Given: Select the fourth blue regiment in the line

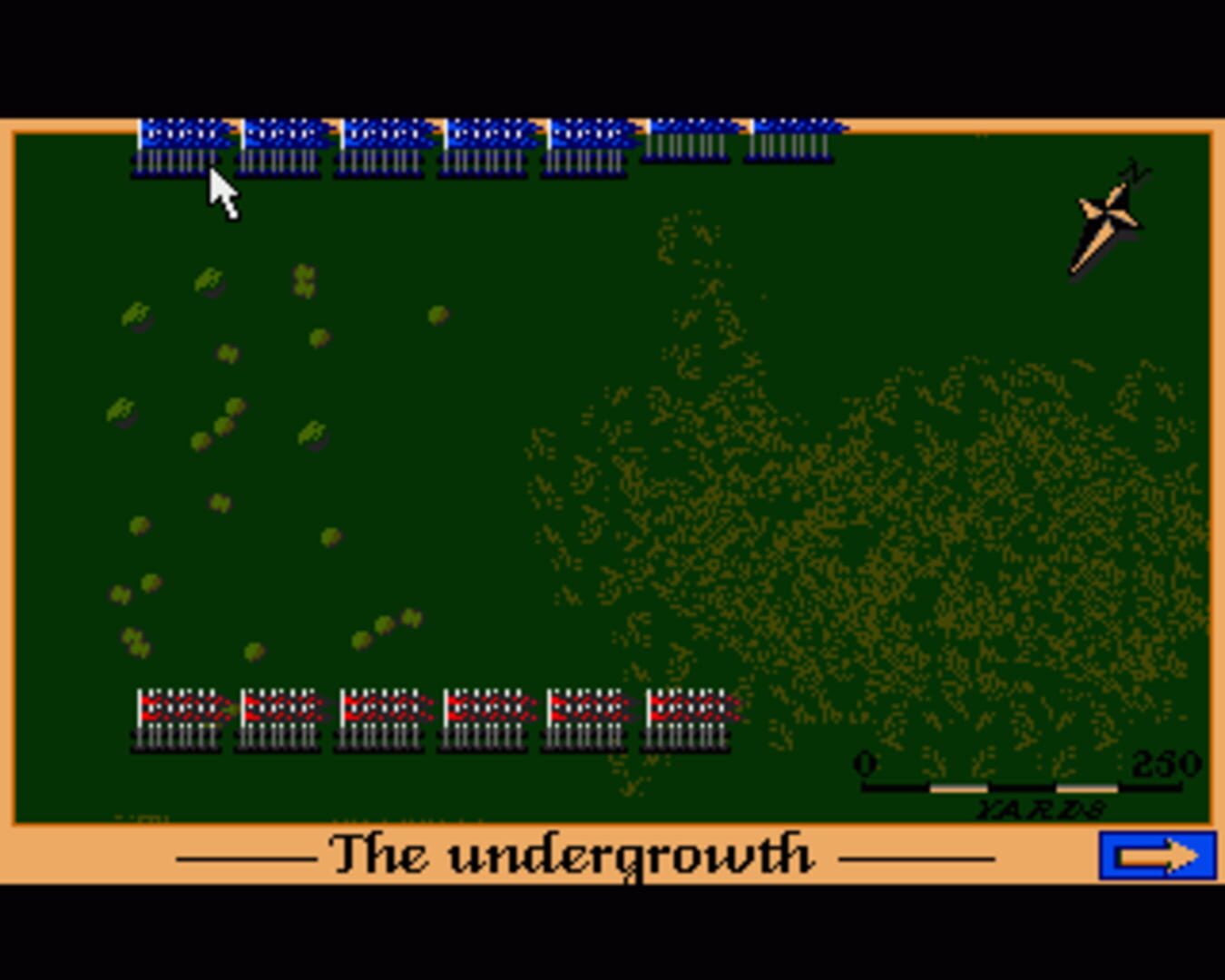Looking at the screenshot, I should tap(488, 145).
